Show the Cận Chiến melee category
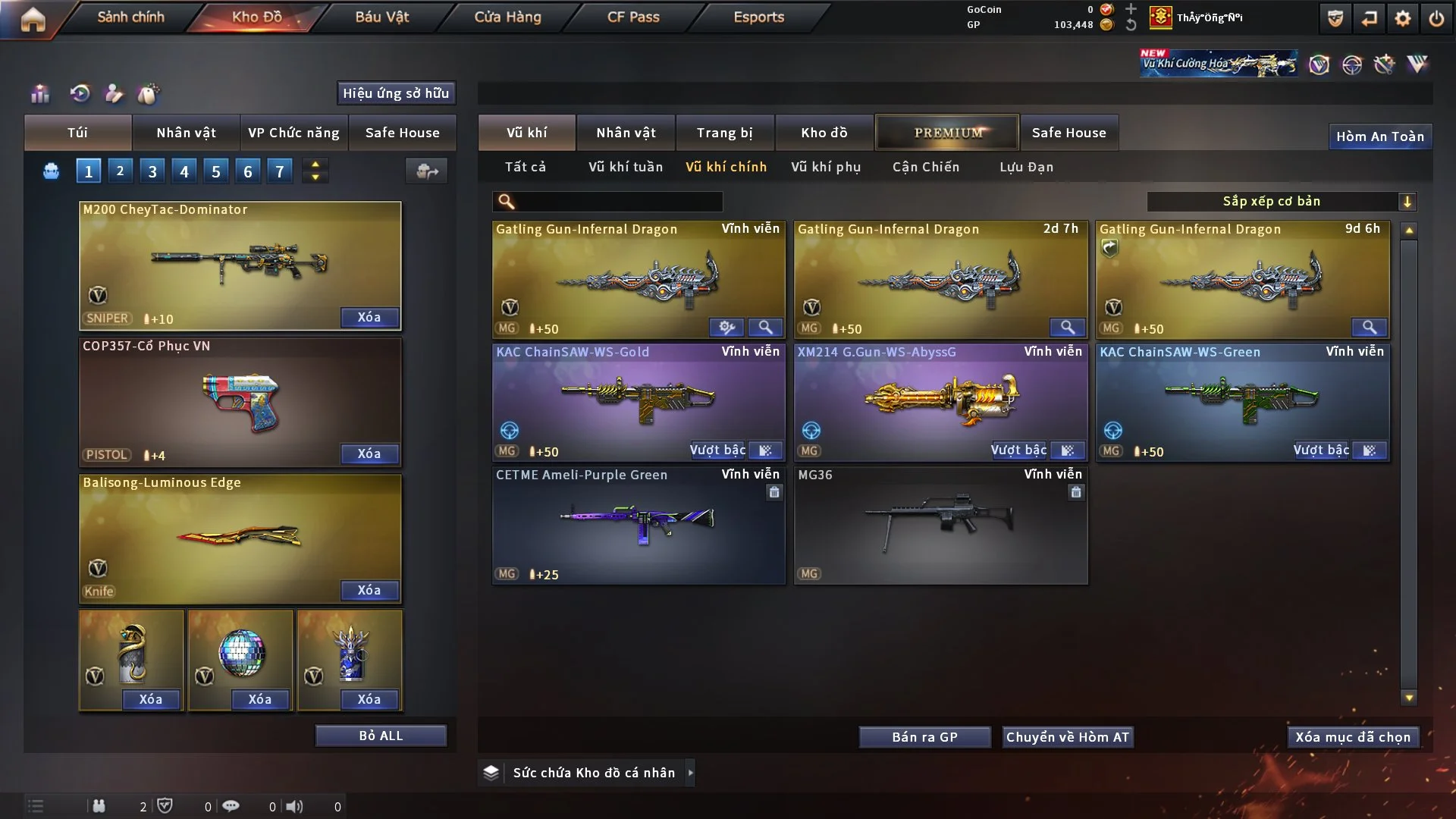The width and height of the screenshot is (1456, 819). coord(926,167)
